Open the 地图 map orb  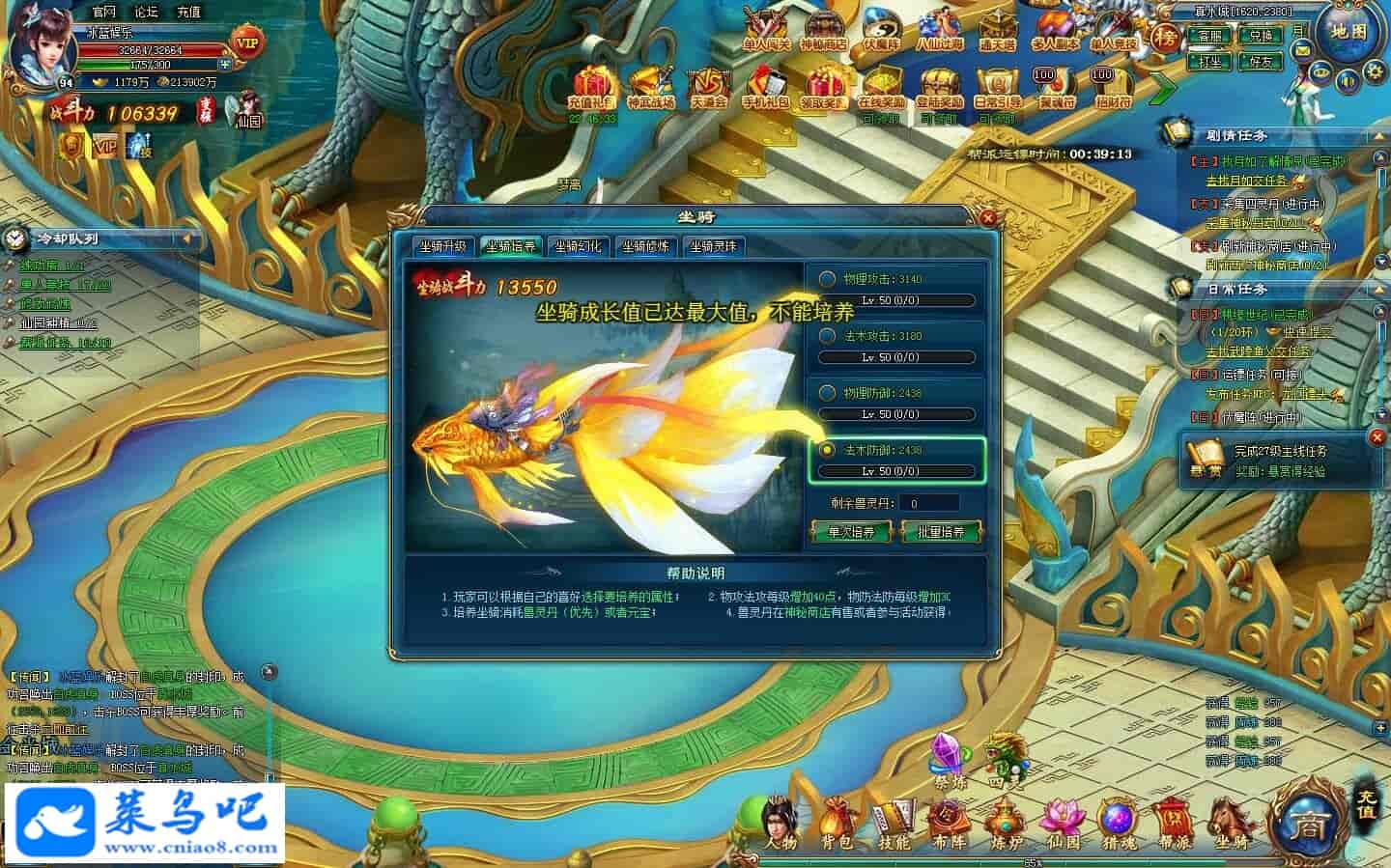point(1348,33)
